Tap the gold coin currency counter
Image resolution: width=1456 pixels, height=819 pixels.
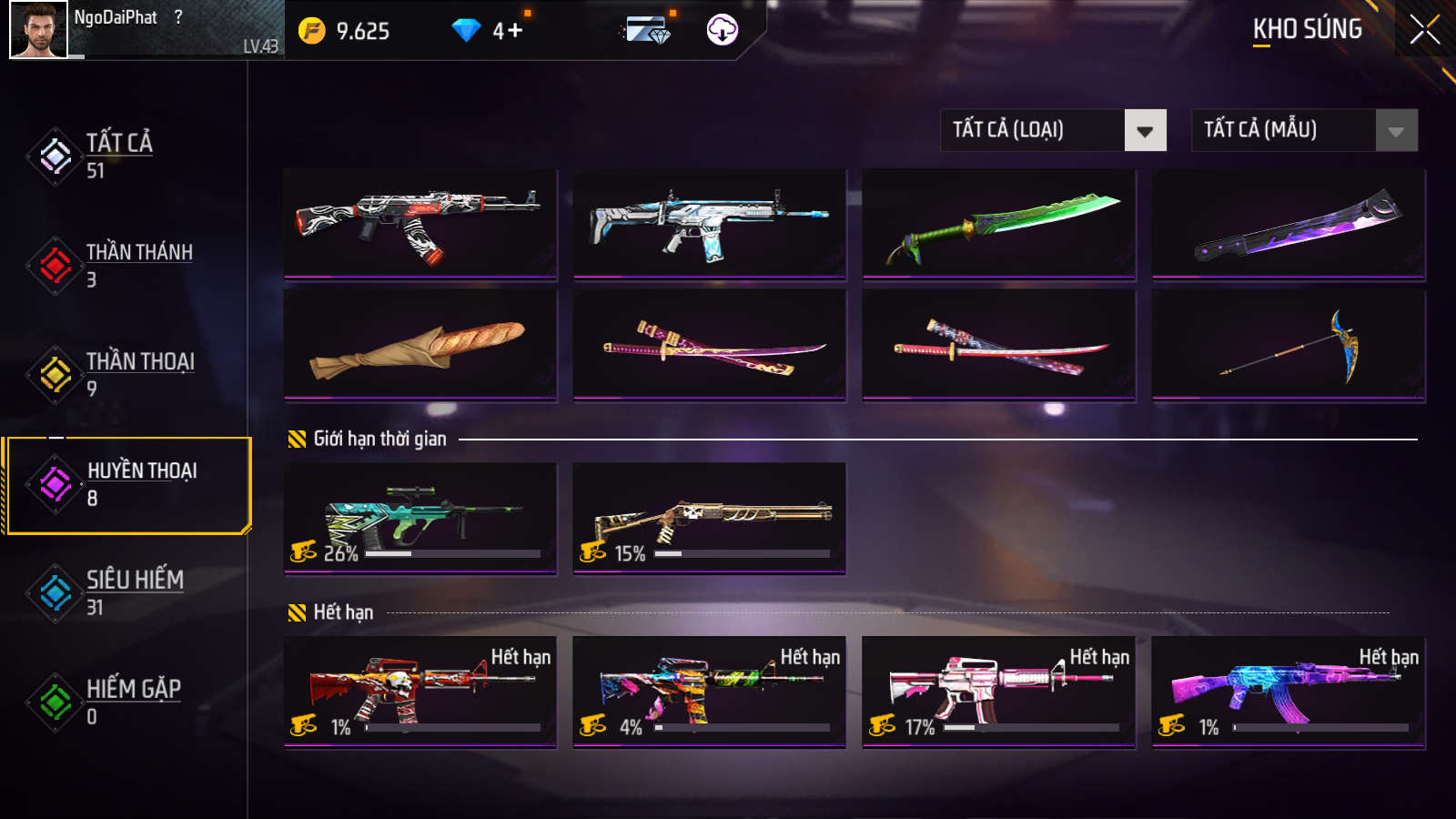pyautogui.click(x=345, y=31)
